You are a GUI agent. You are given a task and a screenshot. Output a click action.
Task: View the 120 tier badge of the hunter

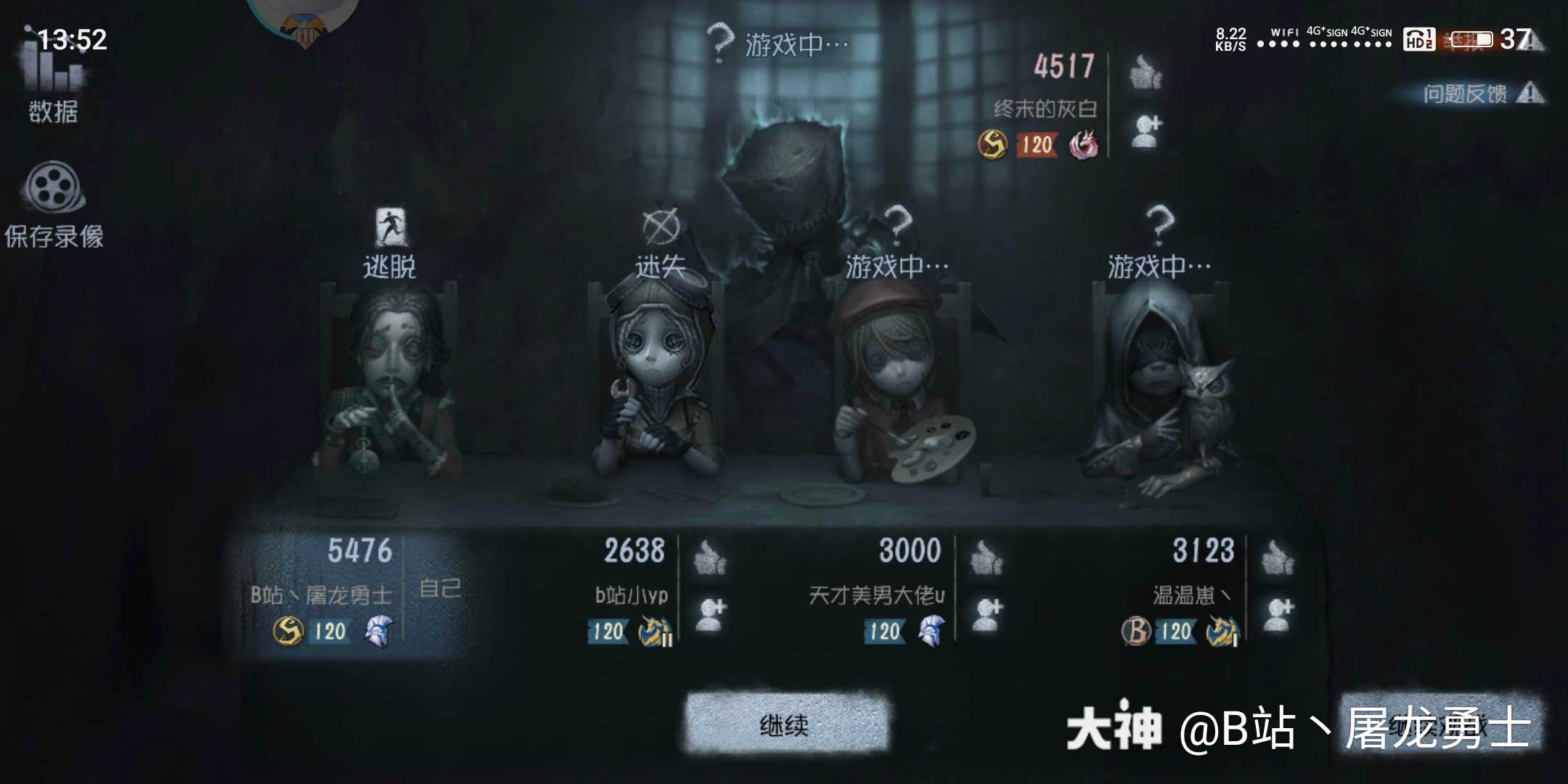click(1037, 146)
